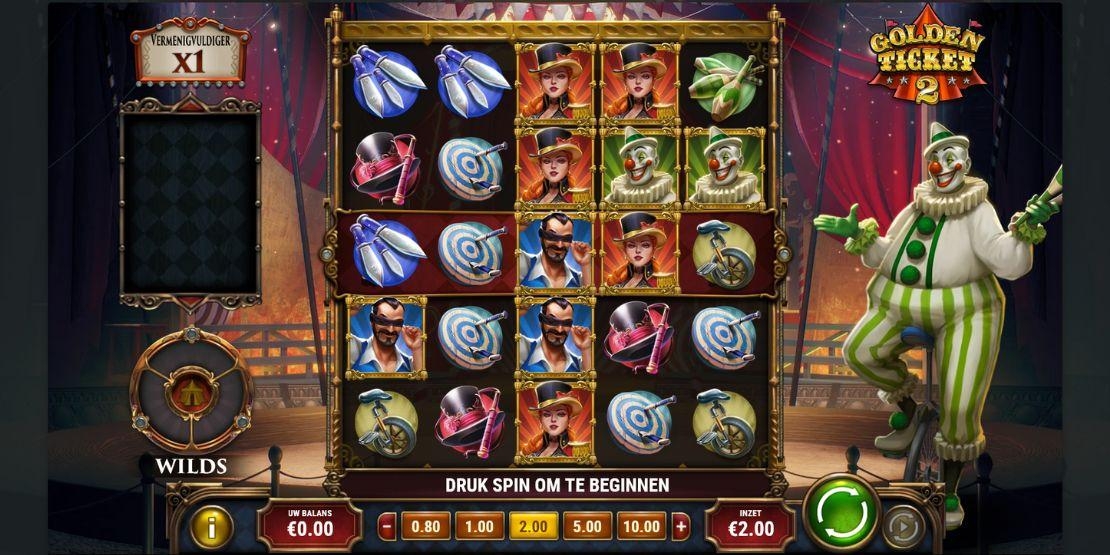Open the yellow info paytable button
Screen dimensions: 1110x555
pos(213,526)
